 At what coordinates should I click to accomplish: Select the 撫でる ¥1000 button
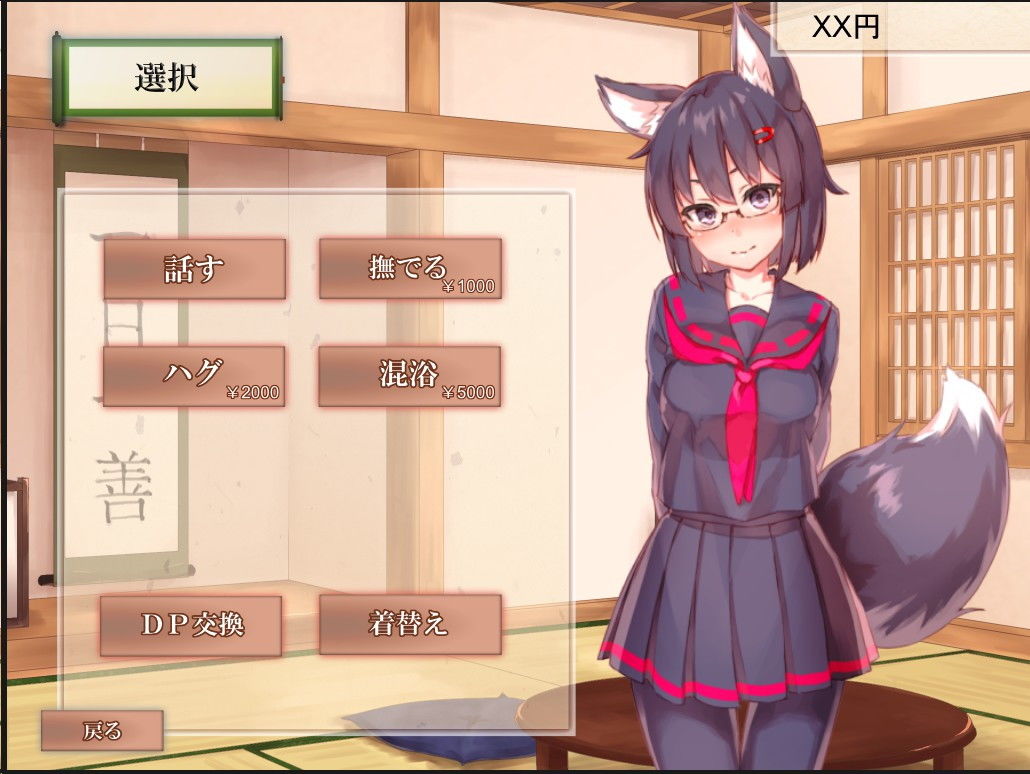pos(410,268)
